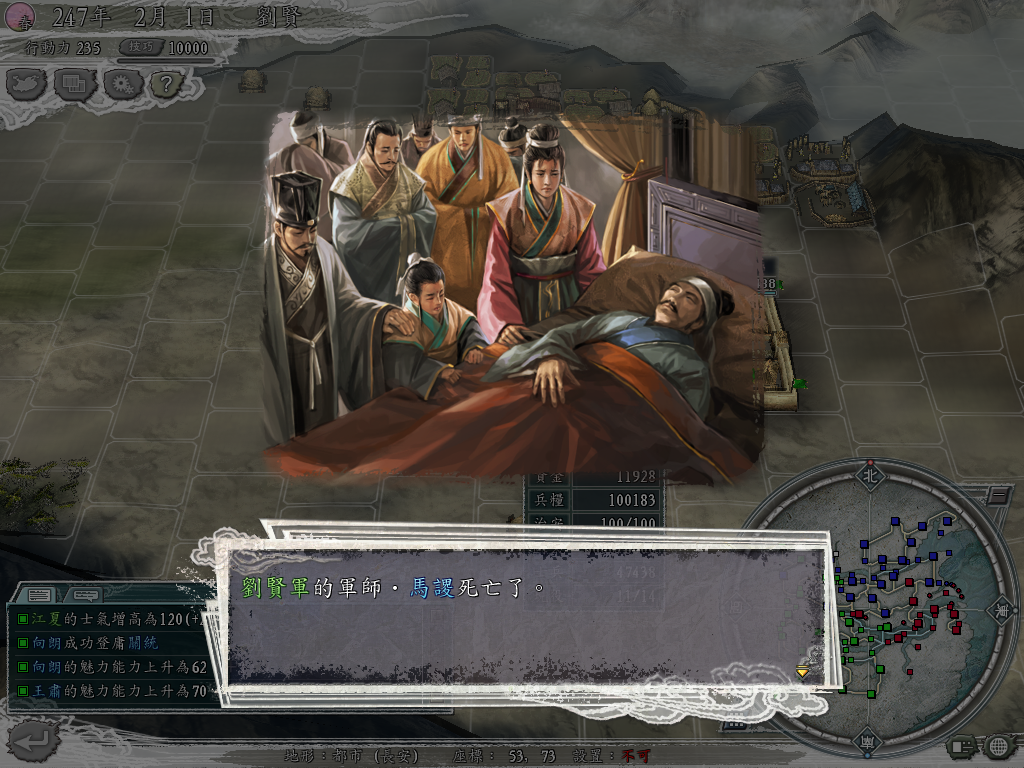1024x768 pixels.
Task: Click the 南 south compass marker
Action: [866, 742]
